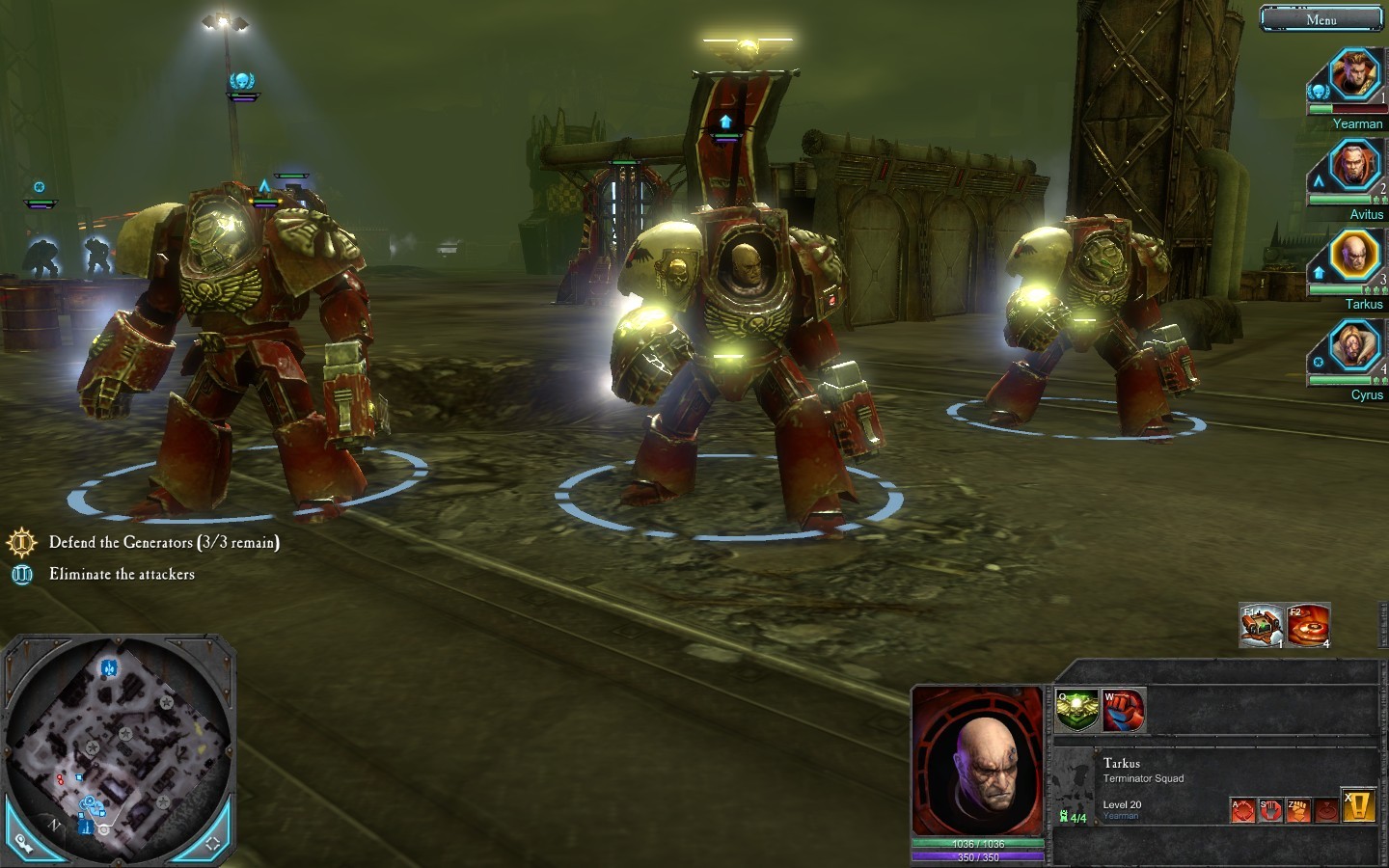Image resolution: width=1389 pixels, height=868 pixels.
Task: Use the F1 turret item
Action: pyautogui.click(x=1262, y=626)
